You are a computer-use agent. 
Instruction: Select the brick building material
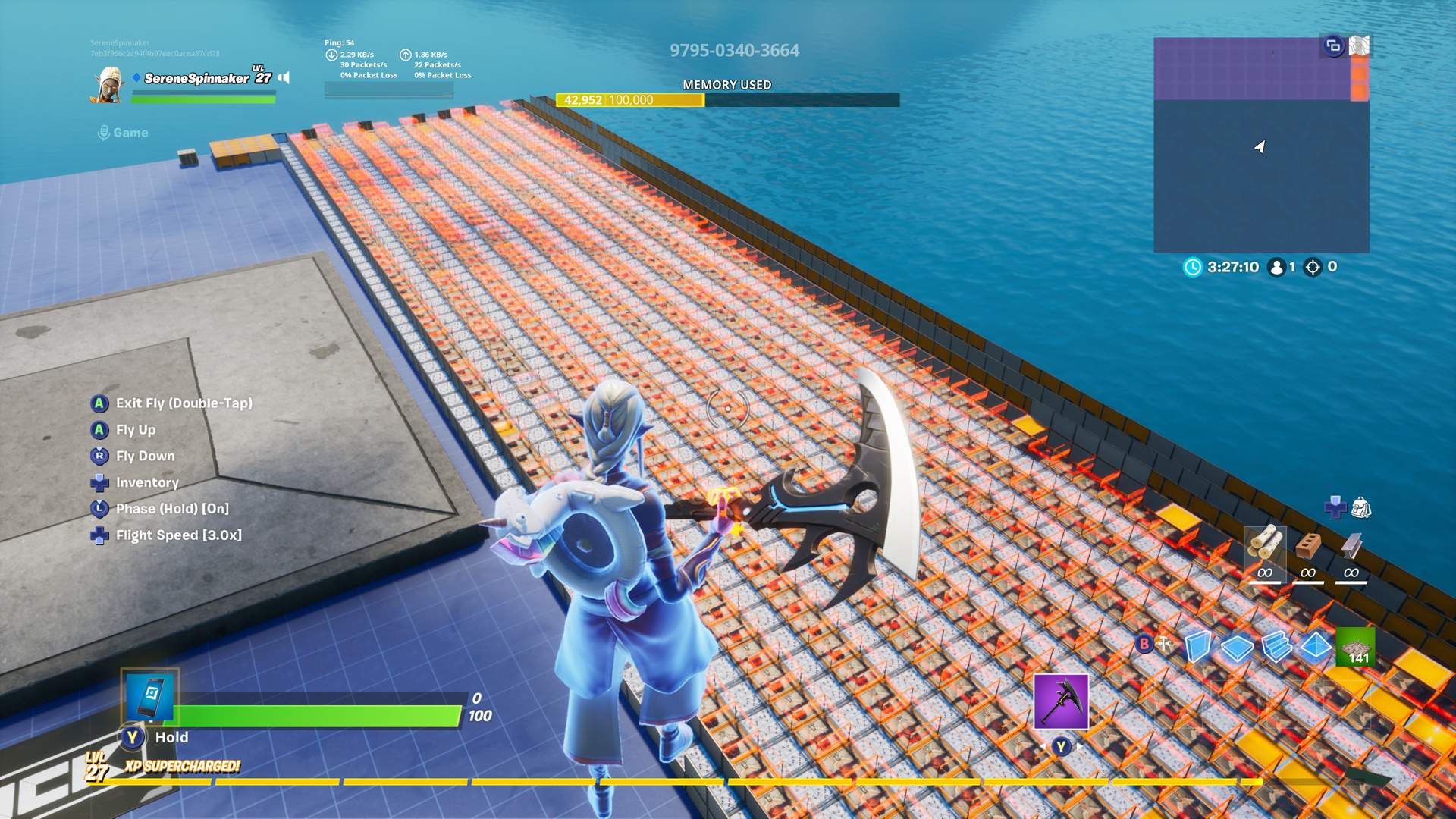tap(1308, 546)
